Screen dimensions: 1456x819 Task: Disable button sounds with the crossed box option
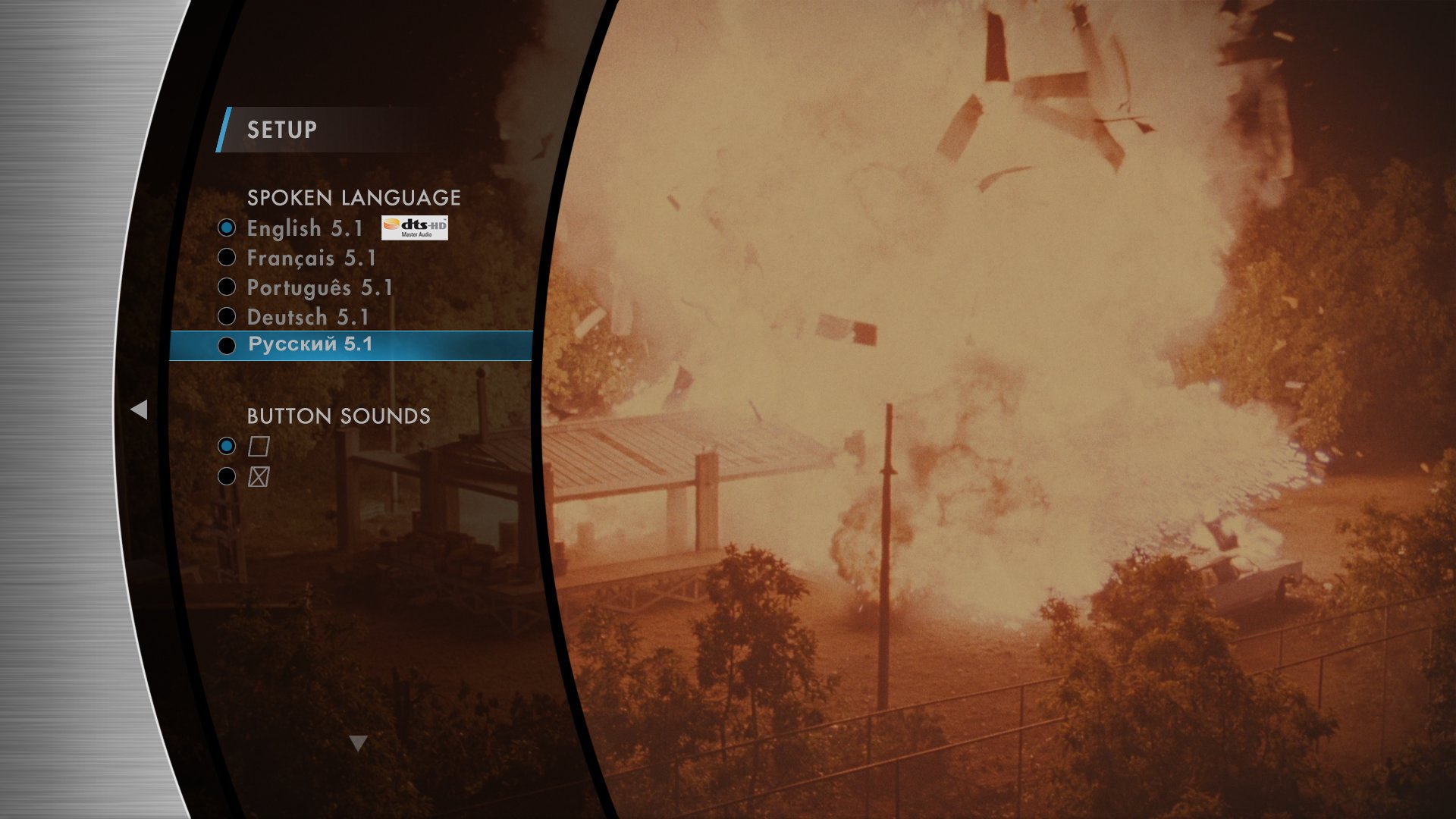[259, 477]
